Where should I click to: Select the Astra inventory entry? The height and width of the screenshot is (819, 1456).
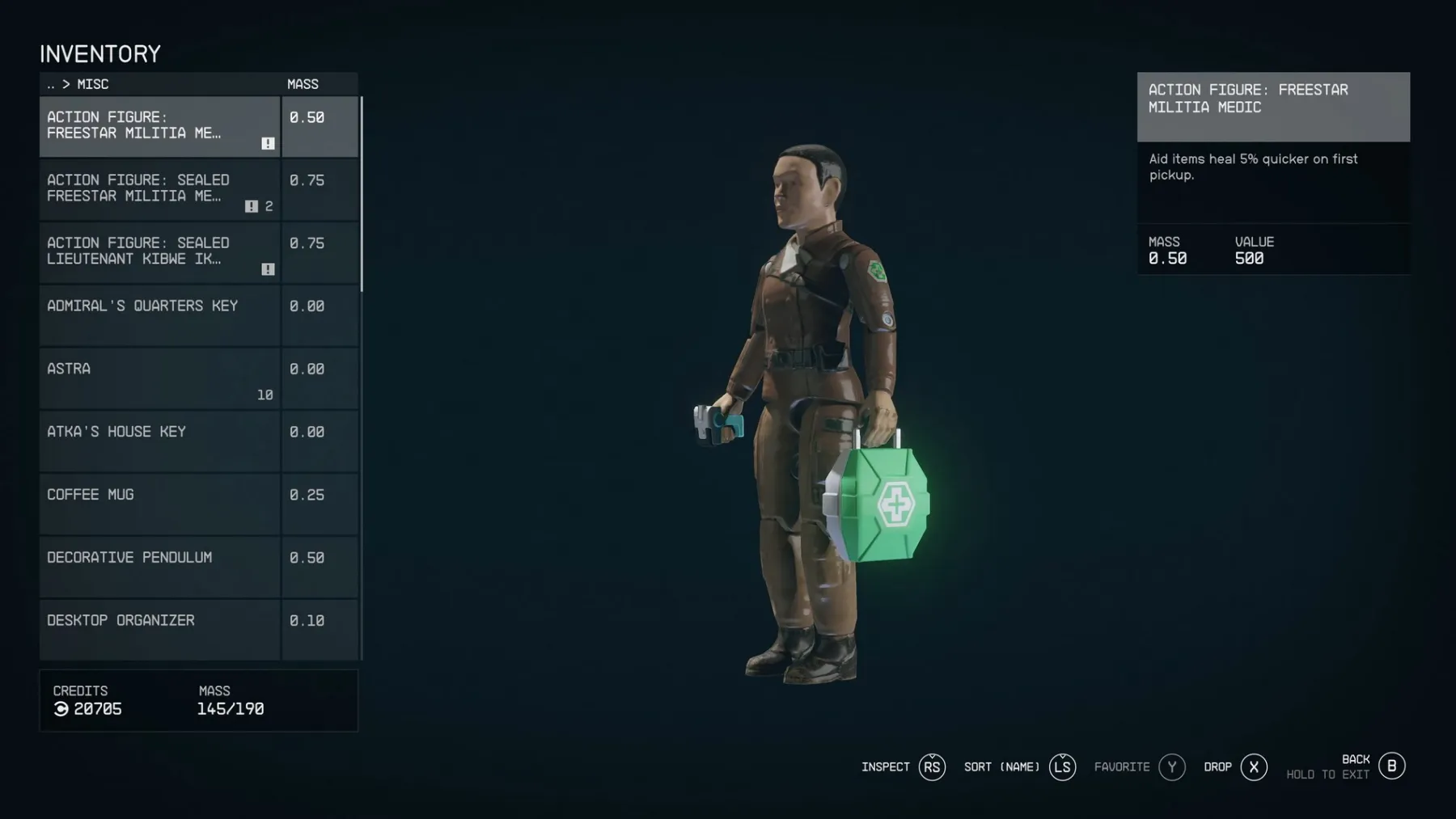pyautogui.click(x=159, y=378)
